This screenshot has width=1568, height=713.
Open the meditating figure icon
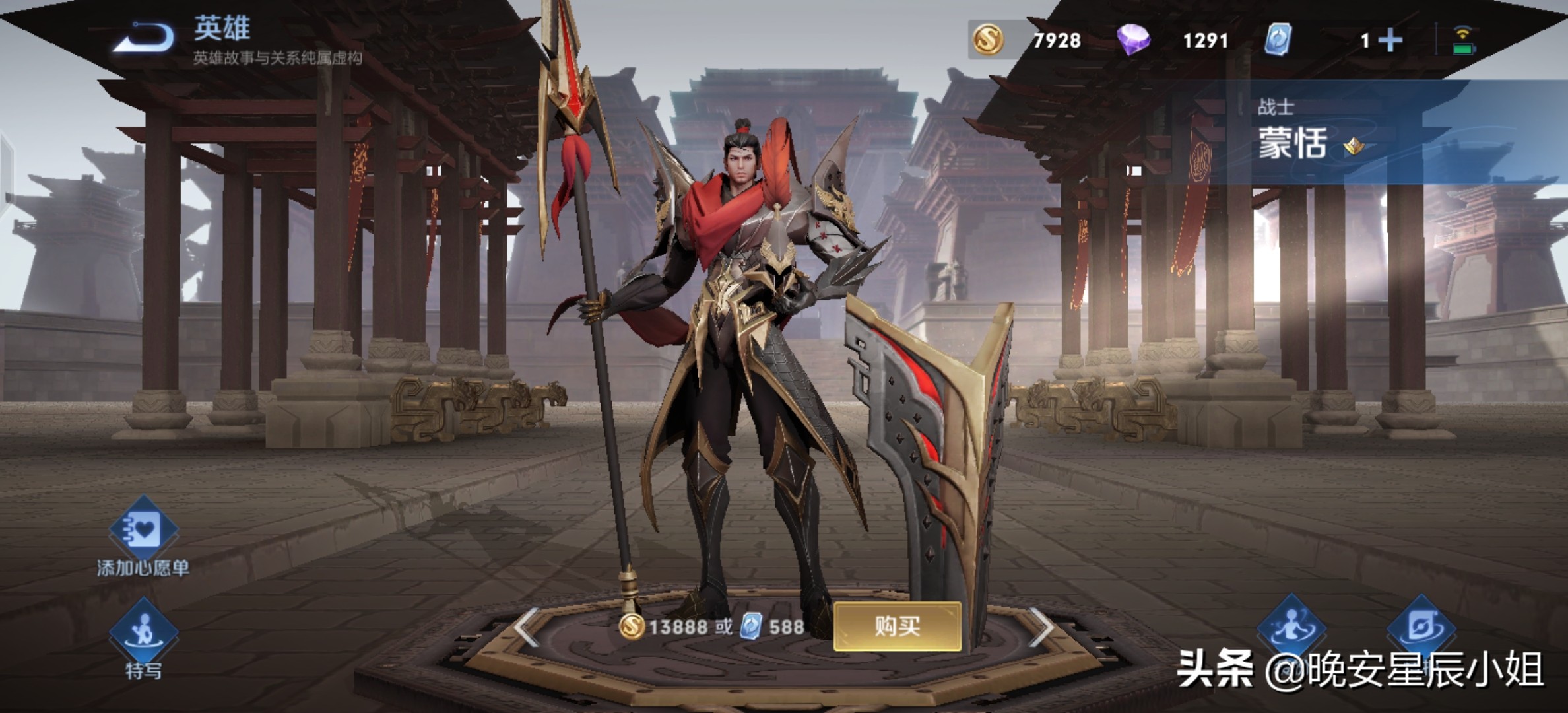[x=1291, y=627]
